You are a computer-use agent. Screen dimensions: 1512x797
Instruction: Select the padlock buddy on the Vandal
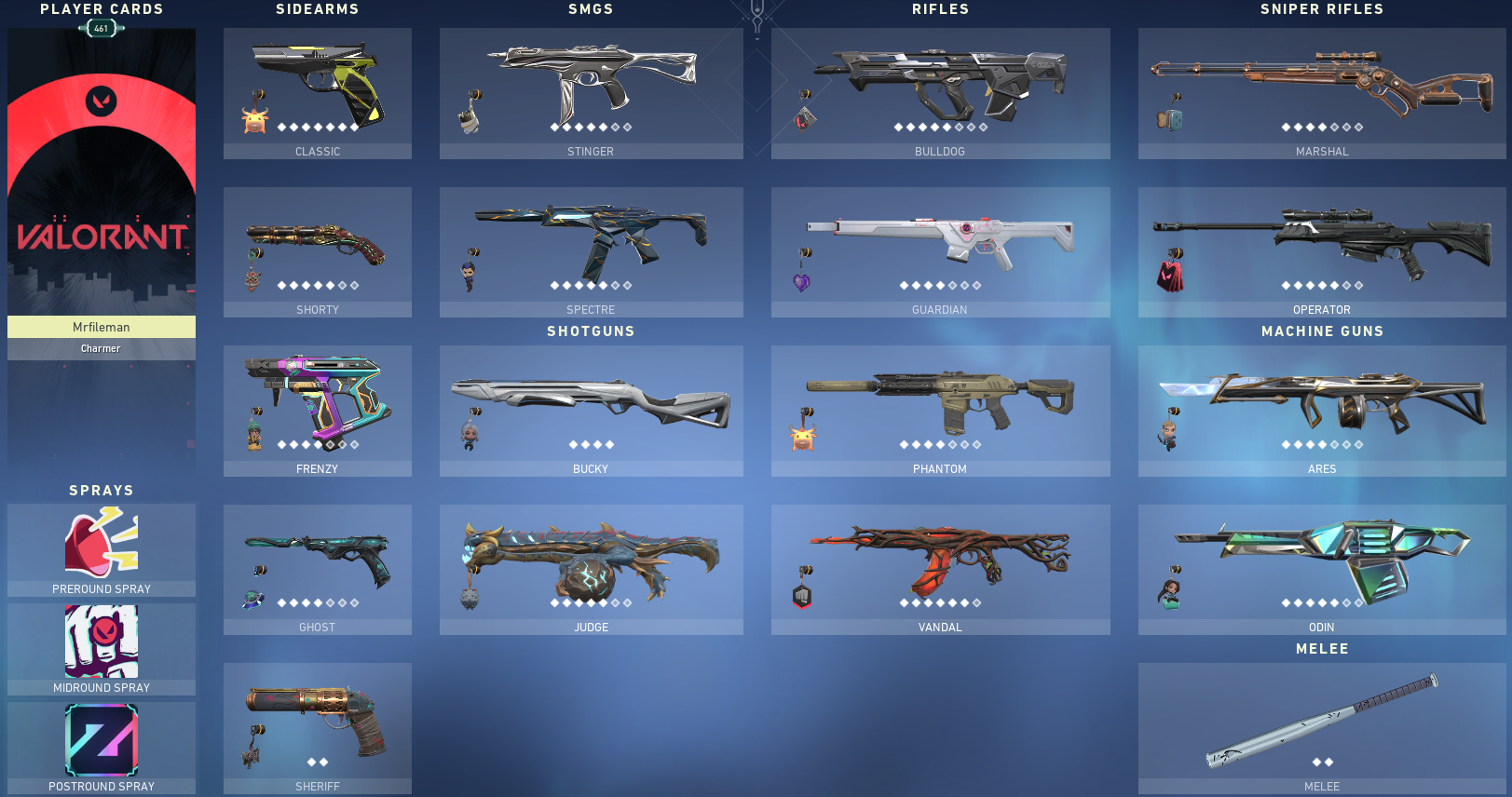(x=803, y=596)
